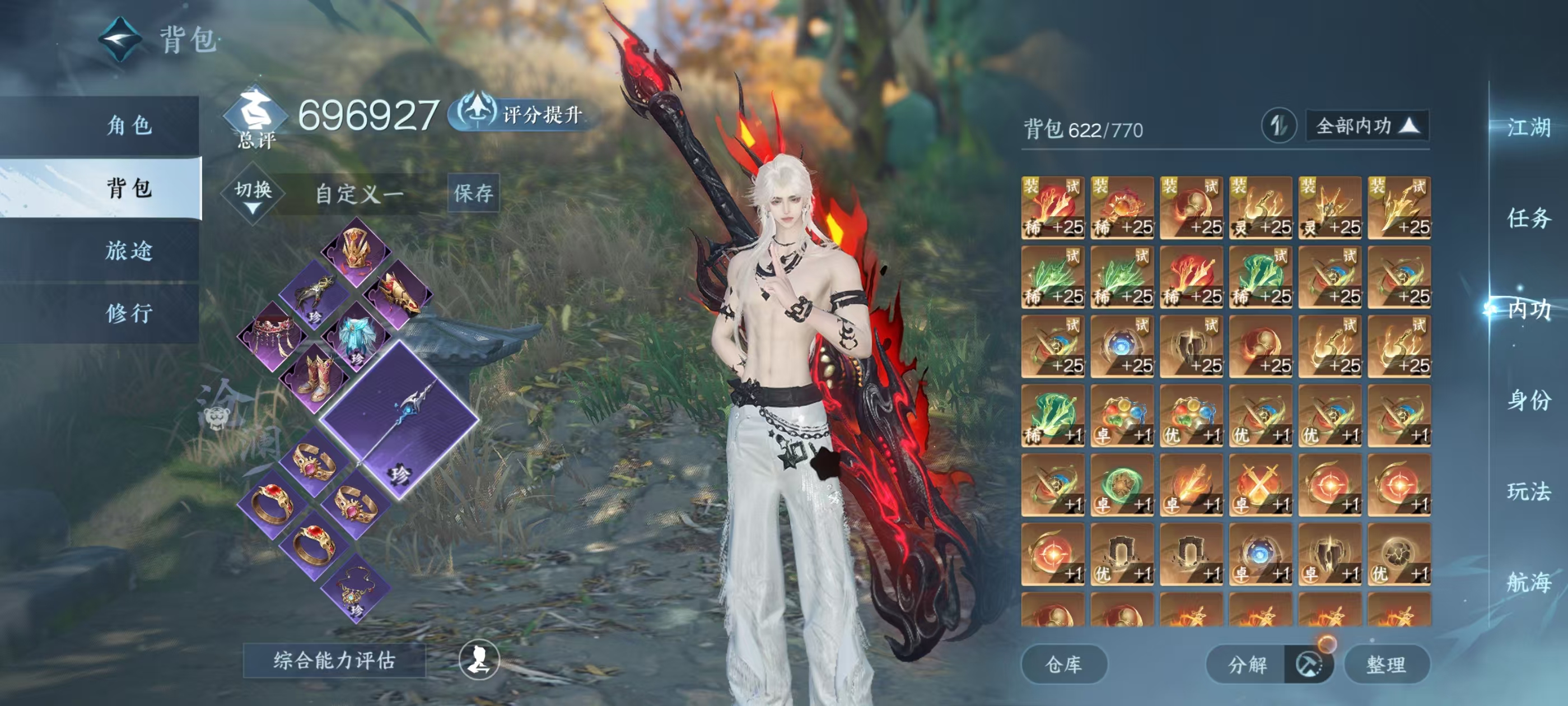Open the 仓库 warehouse
Viewport: 1568px width, 706px height.
pos(1063,664)
